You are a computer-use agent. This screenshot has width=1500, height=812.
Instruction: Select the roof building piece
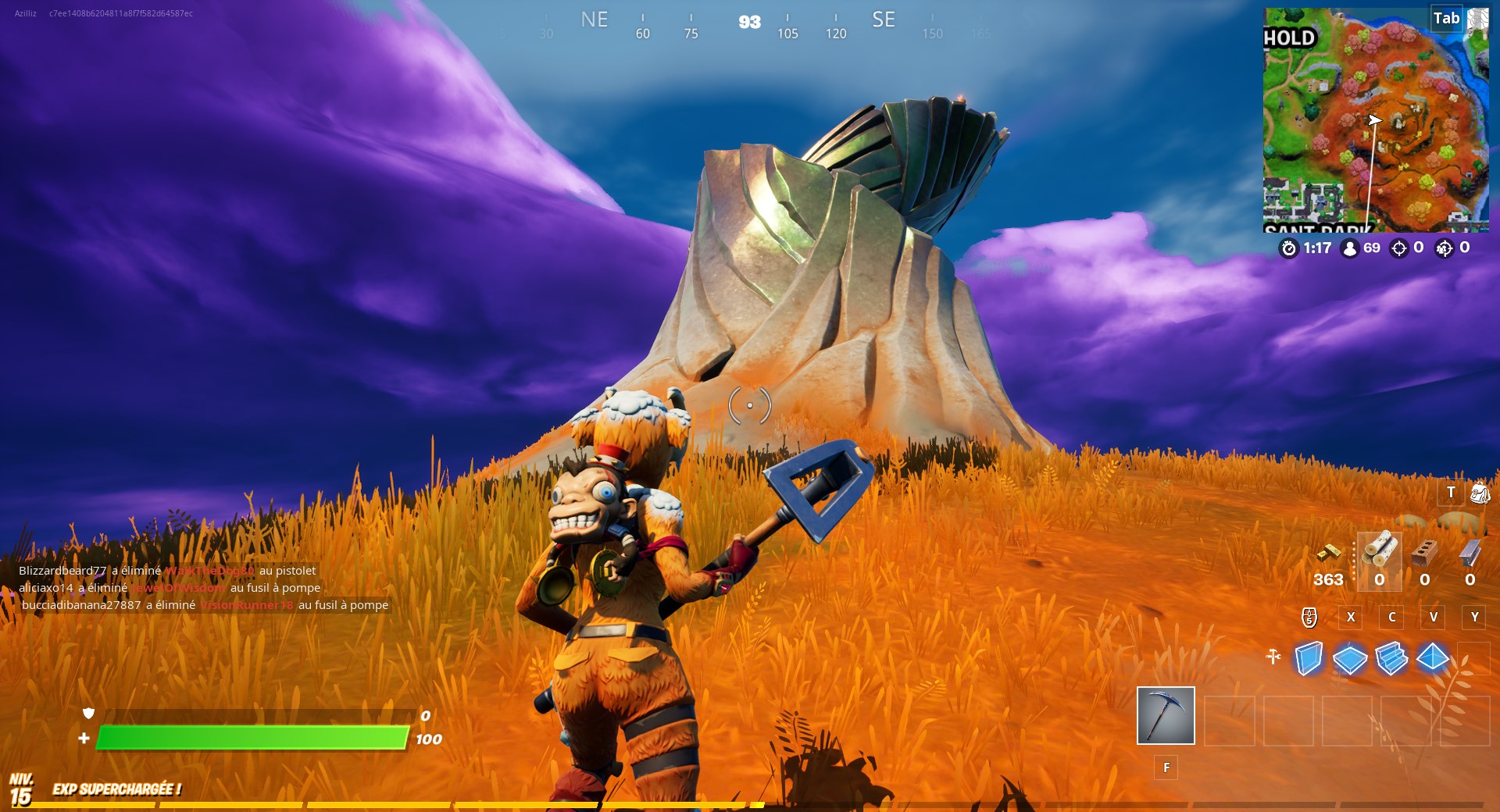tap(1431, 660)
